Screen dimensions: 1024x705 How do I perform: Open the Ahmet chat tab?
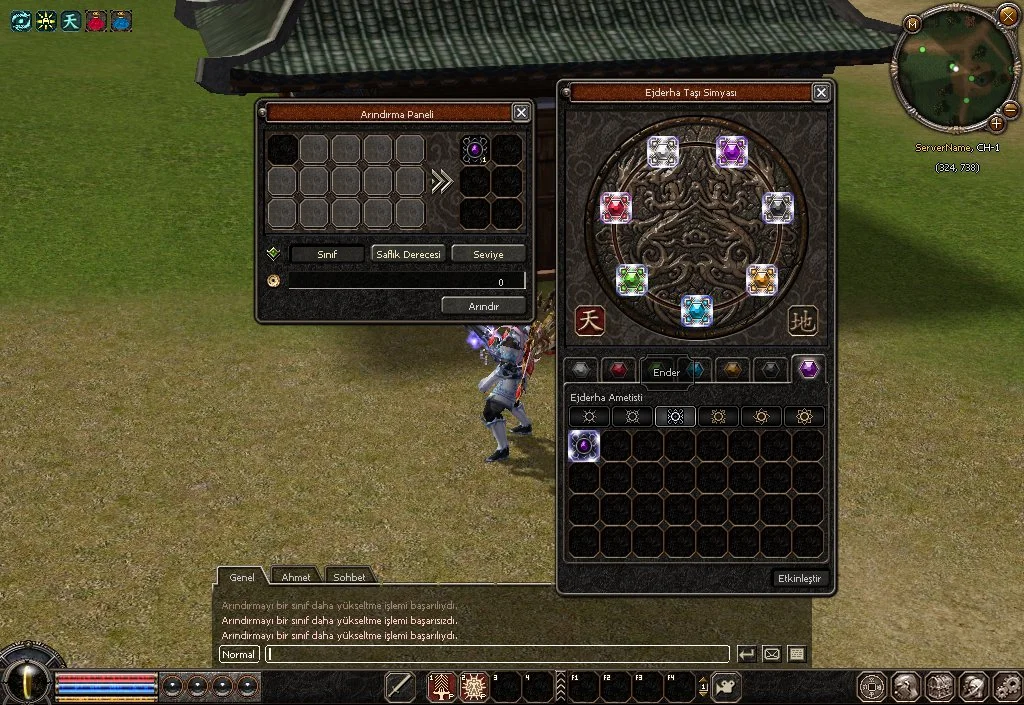tap(295, 577)
